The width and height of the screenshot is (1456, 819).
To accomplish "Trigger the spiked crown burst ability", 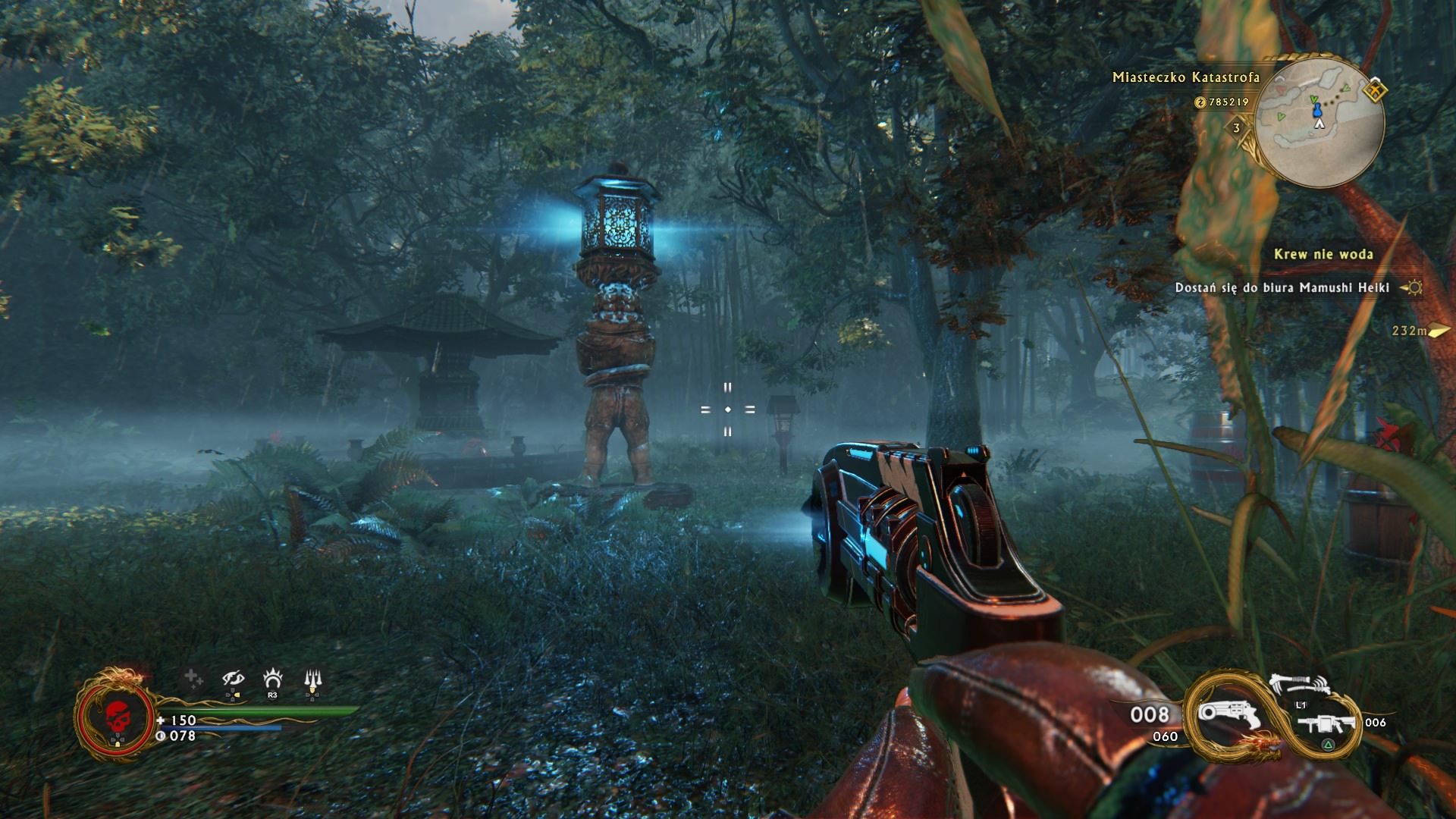I will click(272, 677).
